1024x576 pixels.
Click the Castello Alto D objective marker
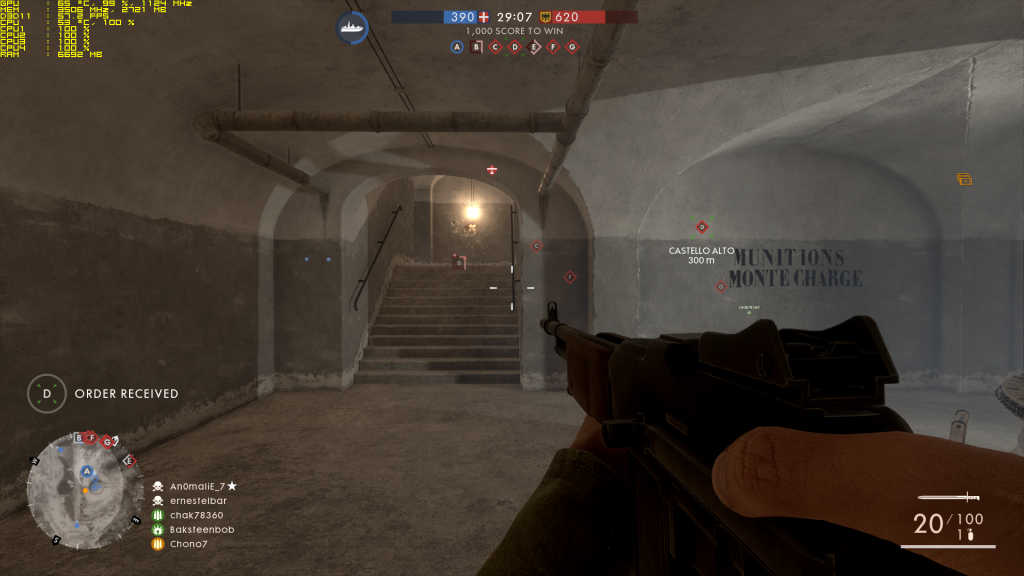tap(702, 227)
